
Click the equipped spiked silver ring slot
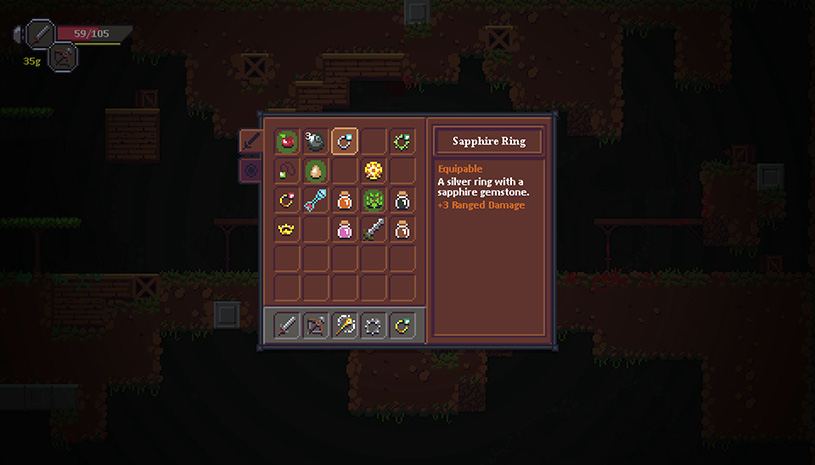(x=374, y=325)
